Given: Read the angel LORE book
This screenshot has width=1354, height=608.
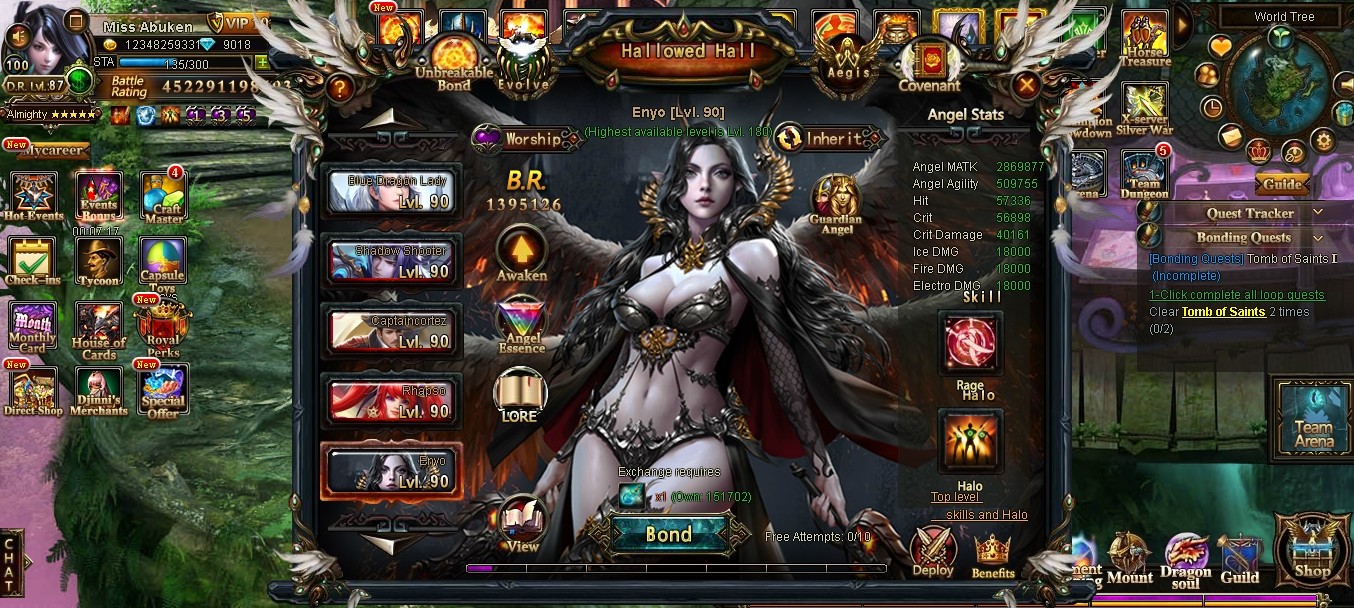Looking at the screenshot, I should (x=521, y=395).
